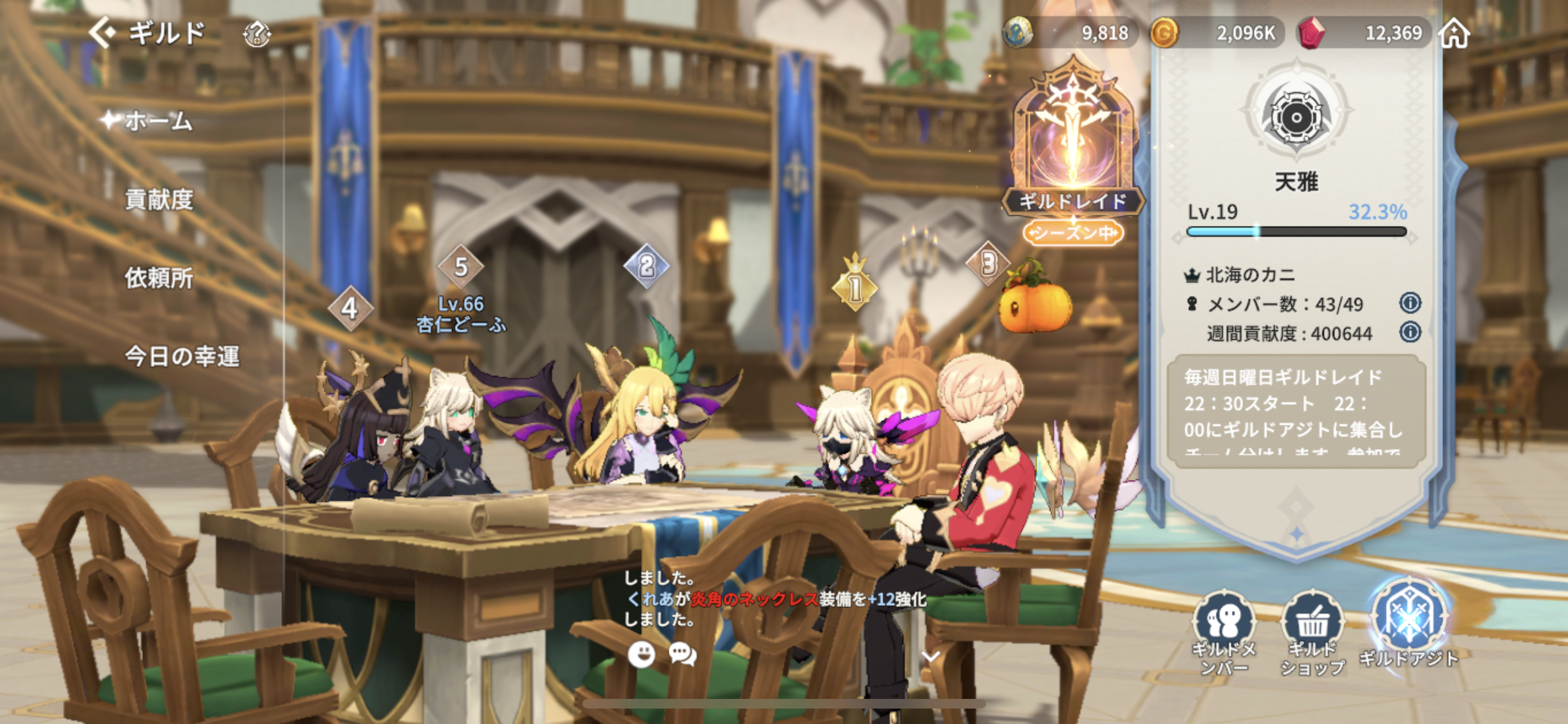The height and width of the screenshot is (724, 1568).
Task: Visit the ギルドショップ
Action: [x=1312, y=632]
